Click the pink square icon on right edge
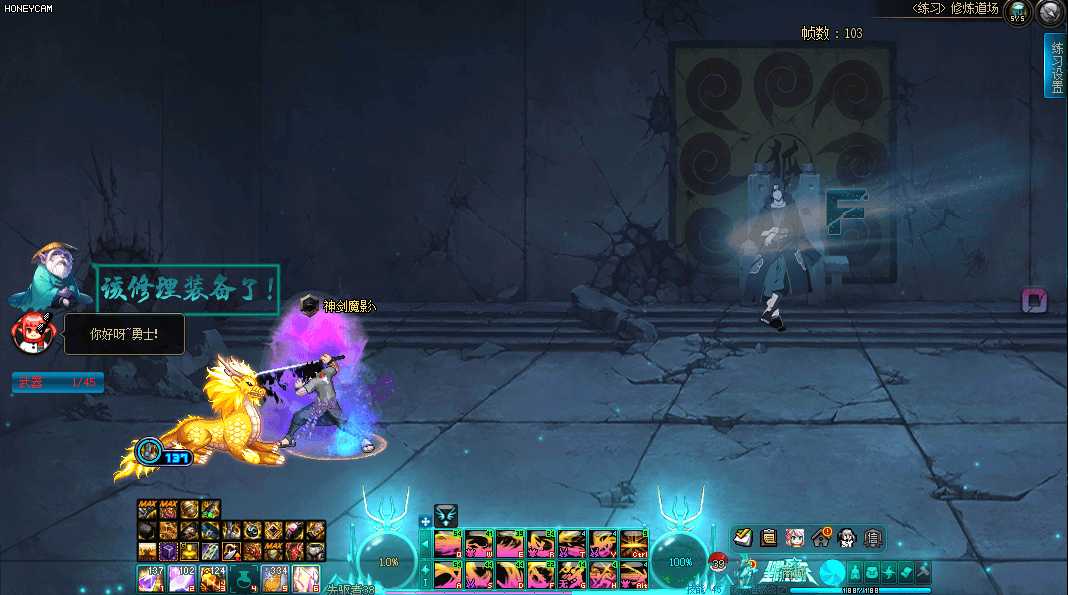The image size is (1068, 595). 1034,300
